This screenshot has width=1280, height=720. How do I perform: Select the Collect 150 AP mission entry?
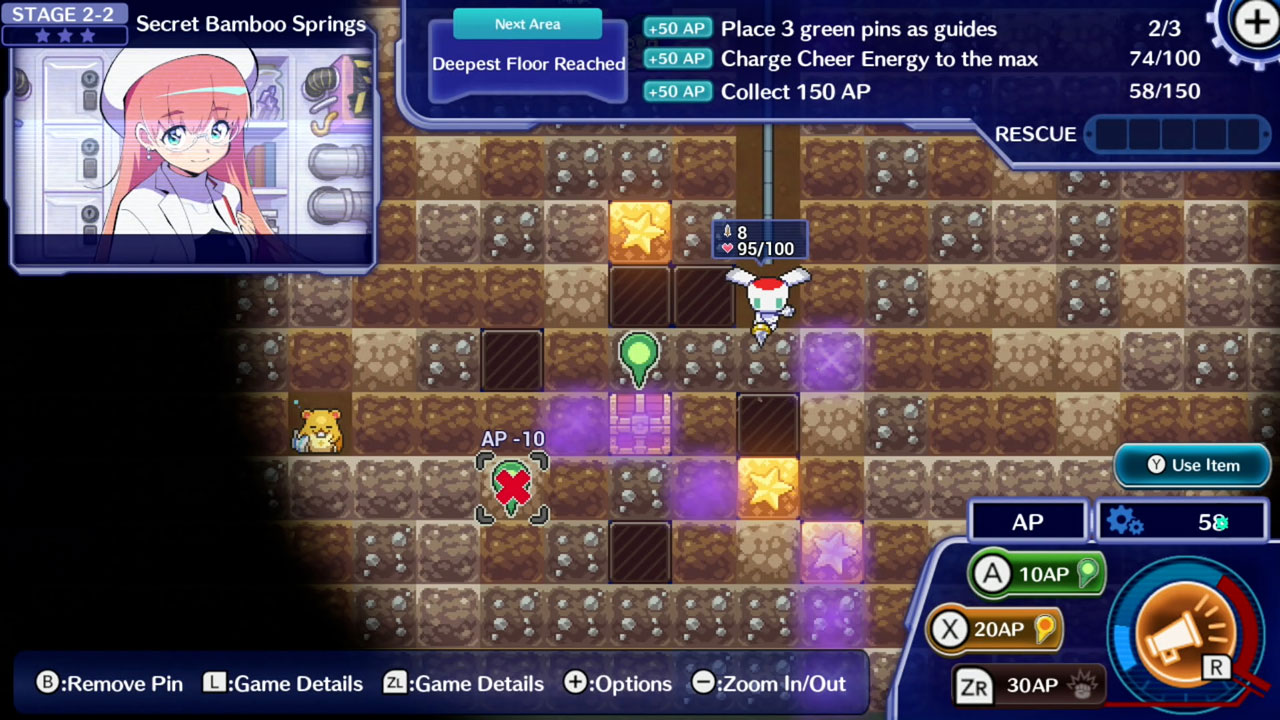coord(795,91)
